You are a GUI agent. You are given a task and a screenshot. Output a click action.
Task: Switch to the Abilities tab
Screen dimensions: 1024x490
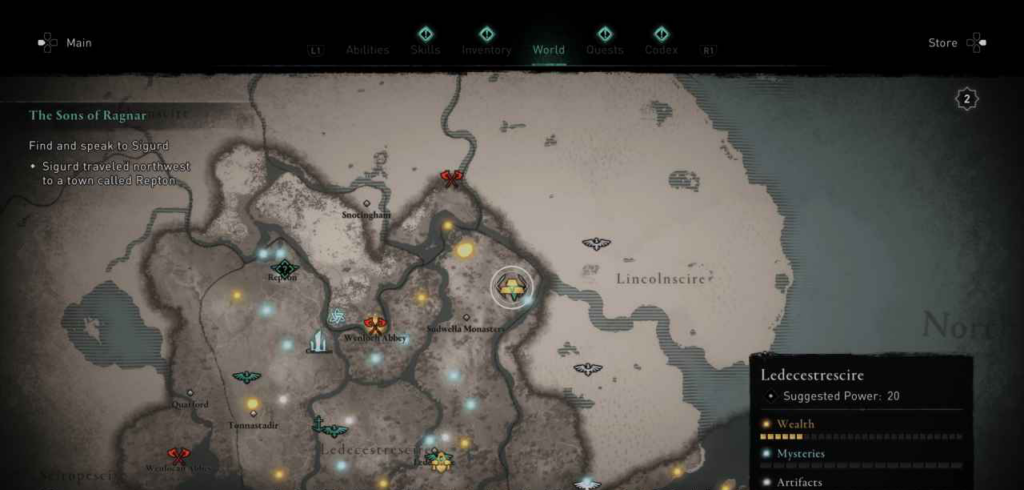point(367,50)
